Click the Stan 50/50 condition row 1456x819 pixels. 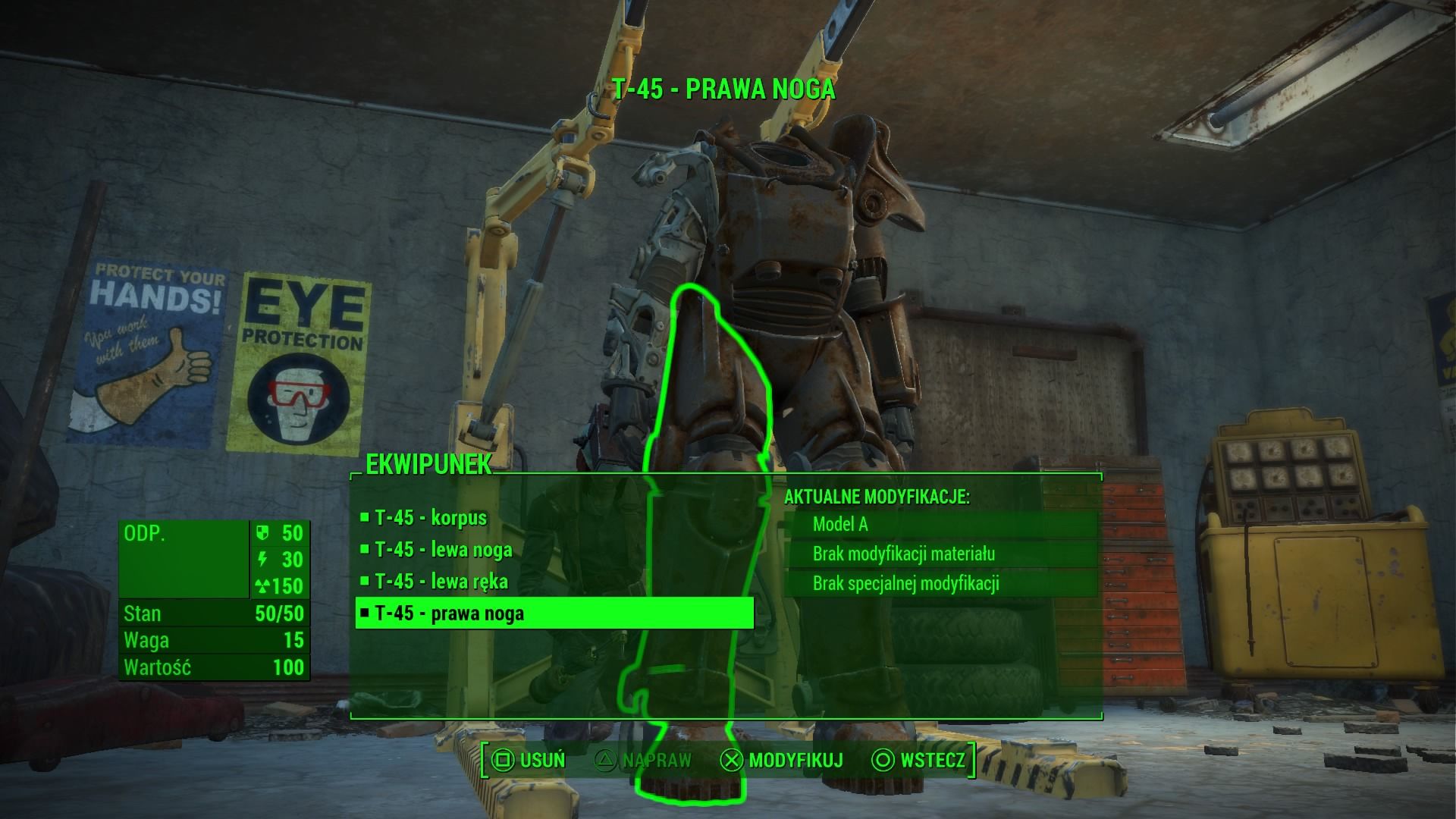pyautogui.click(x=215, y=613)
